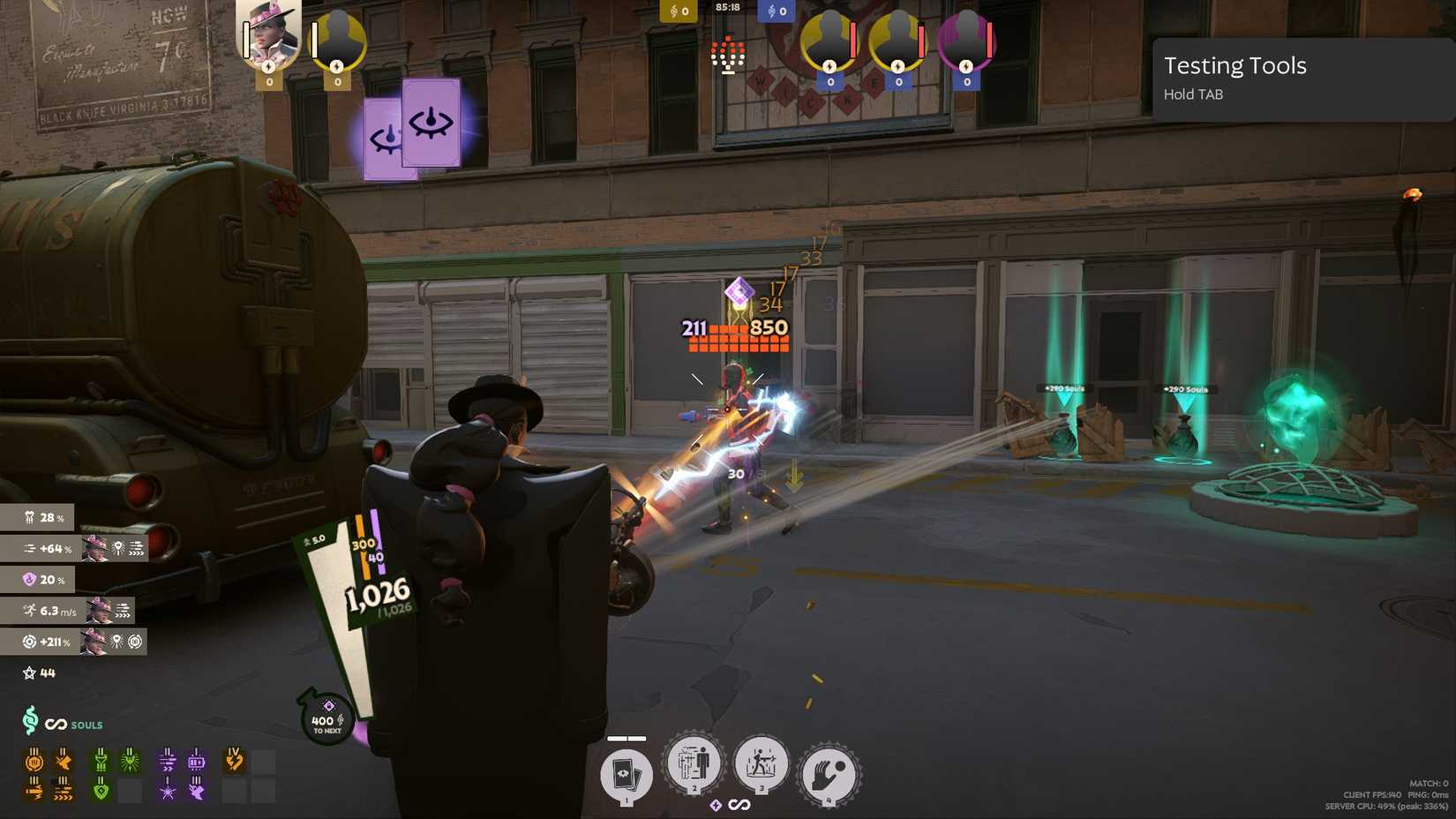Click the bullet velocity +211% stat icon
This screenshot has height=819, width=1456.
[30, 642]
